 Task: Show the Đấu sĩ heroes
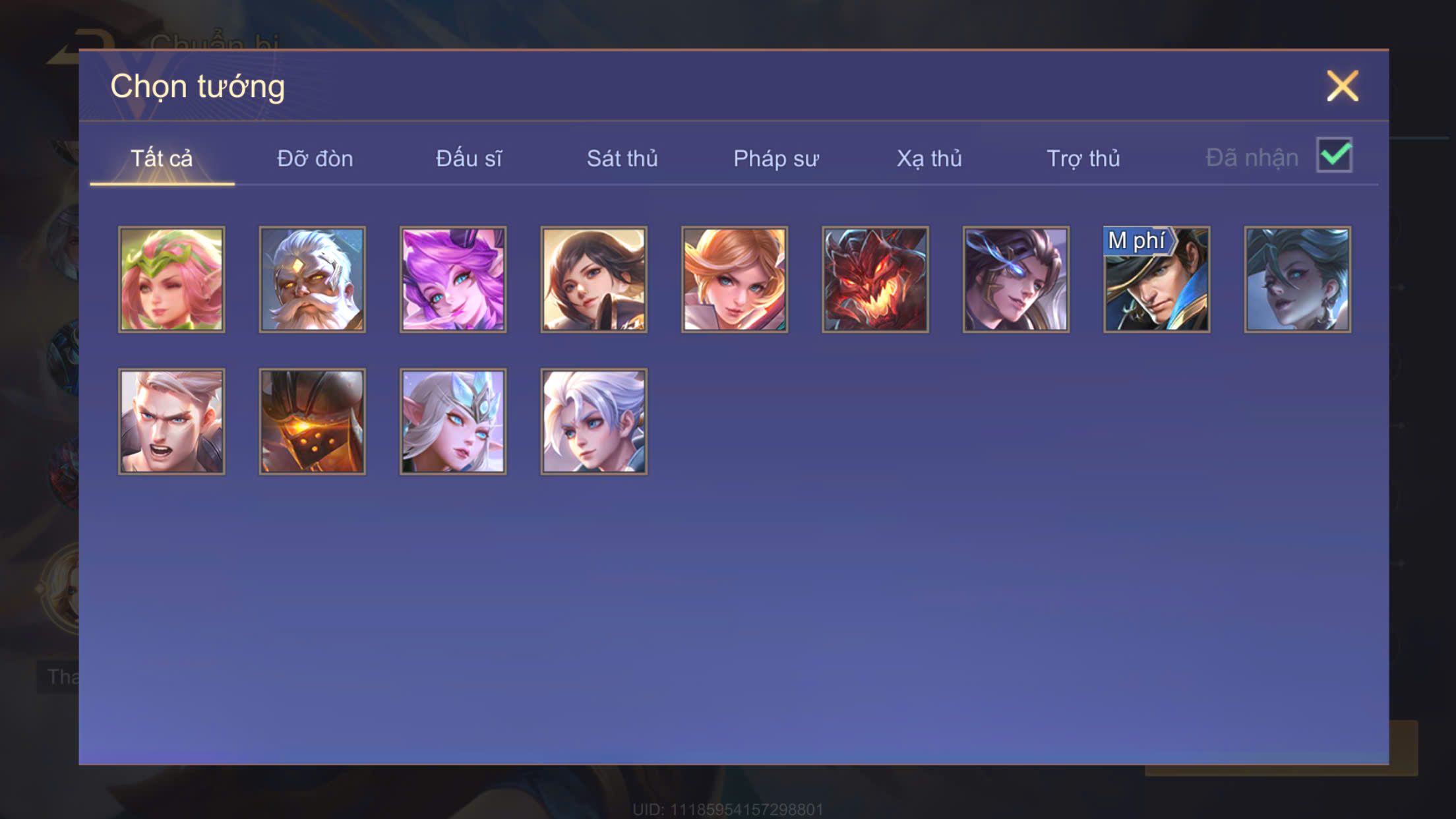tap(469, 159)
